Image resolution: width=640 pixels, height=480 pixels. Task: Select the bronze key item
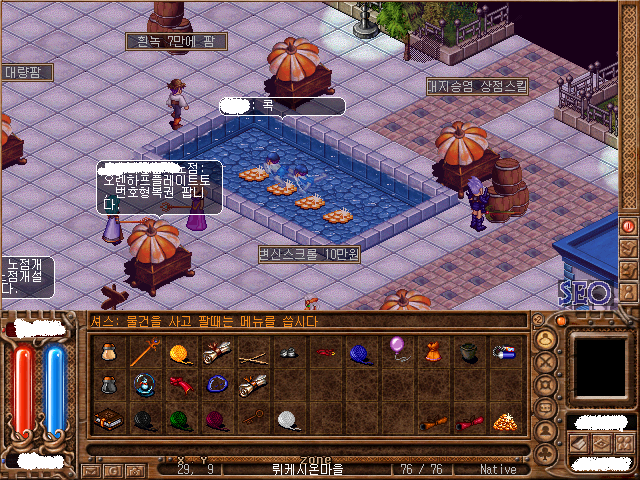click(x=251, y=418)
